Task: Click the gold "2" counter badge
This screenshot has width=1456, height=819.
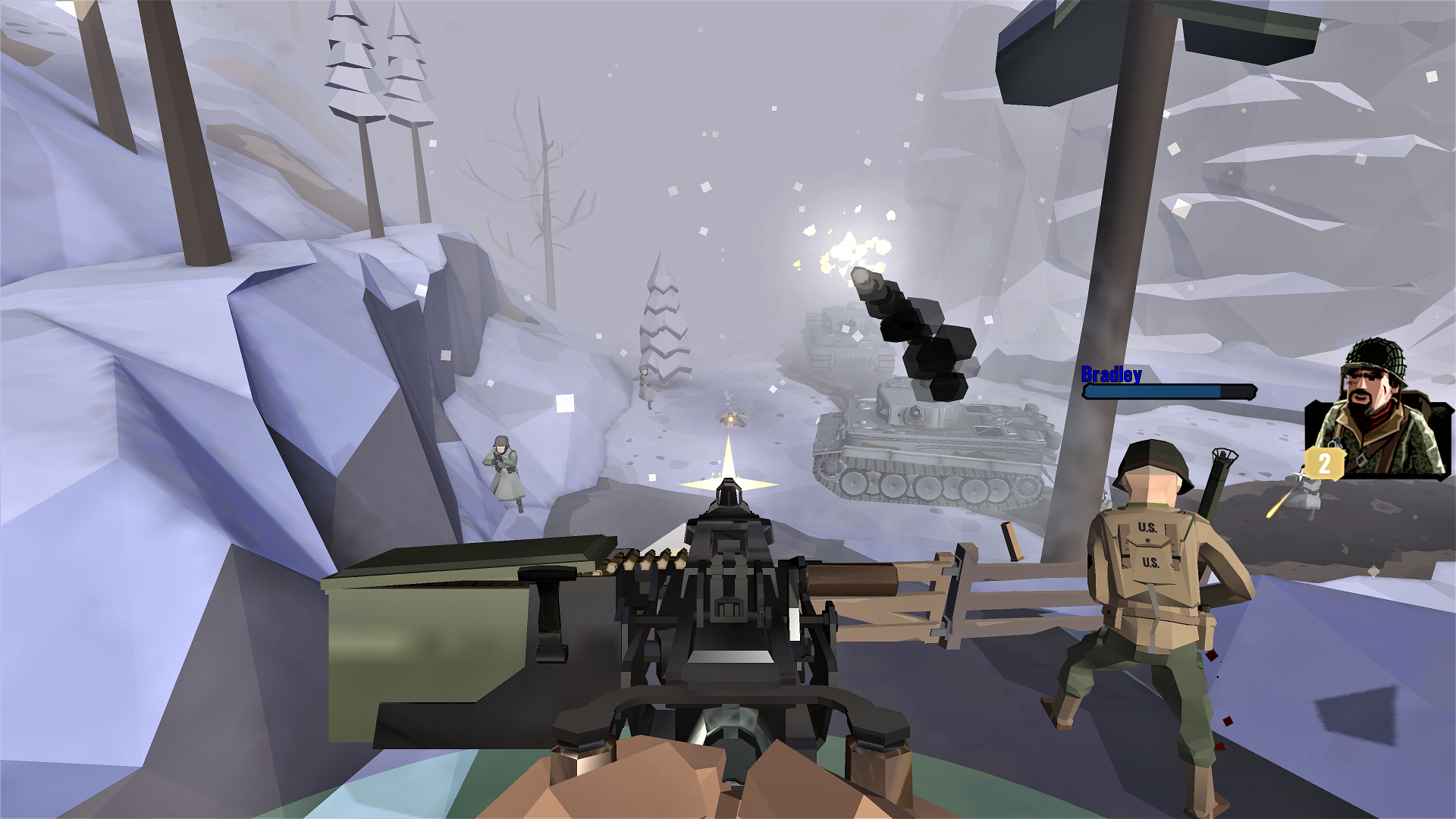Action: [1326, 464]
